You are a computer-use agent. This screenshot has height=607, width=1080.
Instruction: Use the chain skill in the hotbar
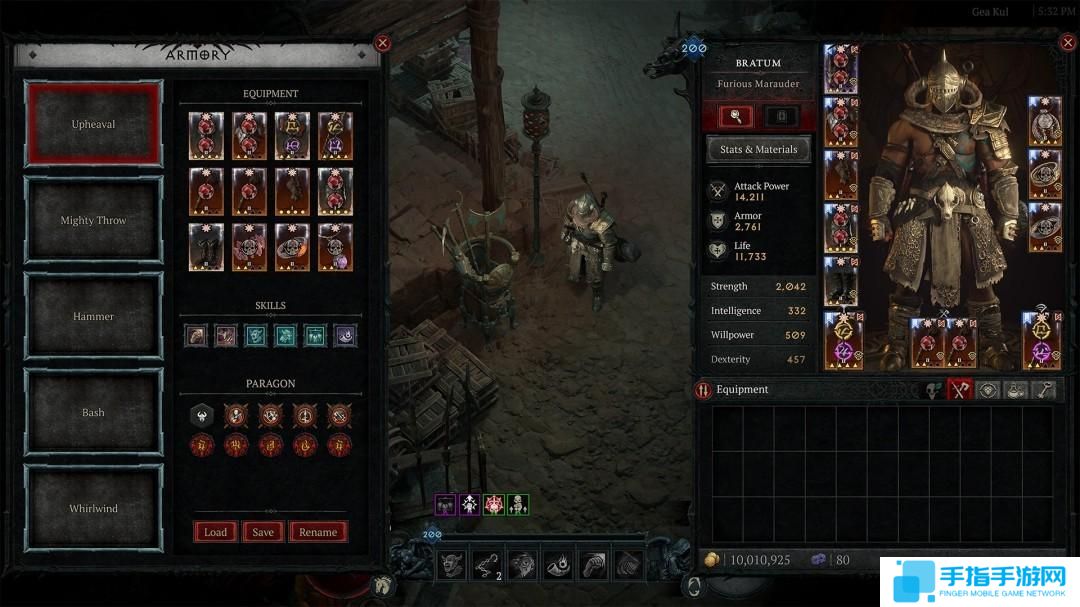(x=487, y=565)
